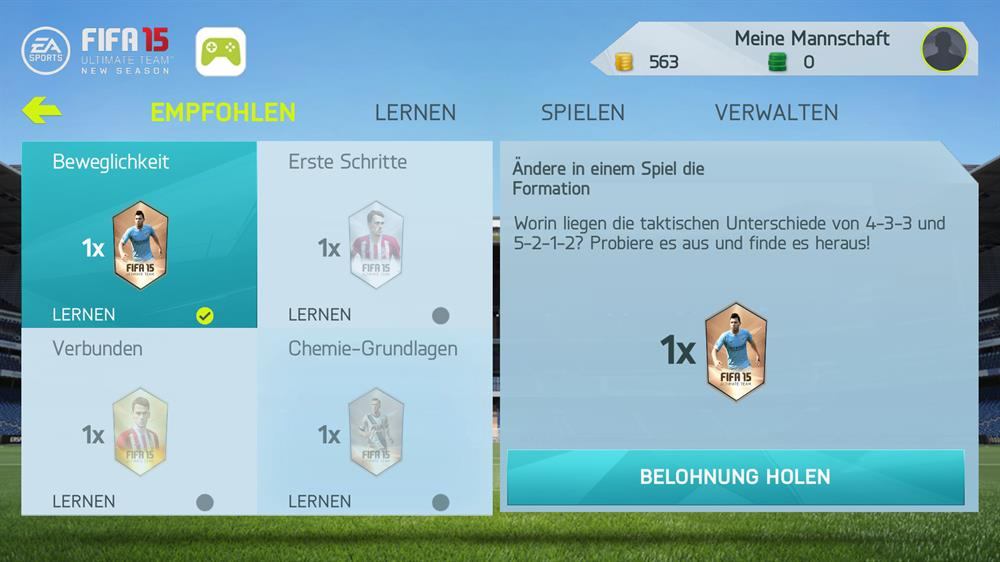The height and width of the screenshot is (562, 1000).
Task: Select the Beweglichkeit objective tile
Action: click(x=139, y=235)
